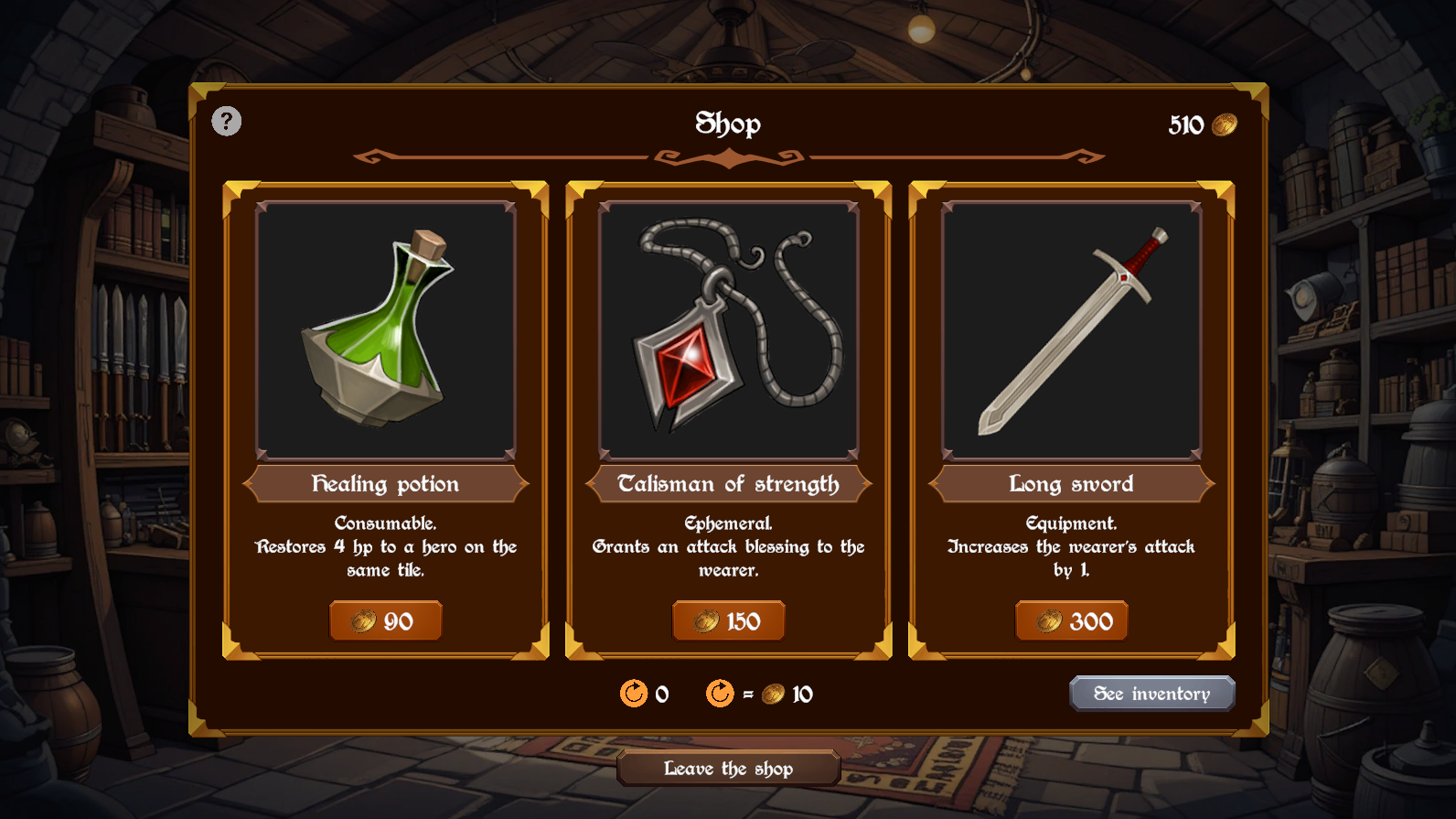Select the Talisman of strength card image
This screenshot has width=1456, height=819.
(x=728, y=330)
